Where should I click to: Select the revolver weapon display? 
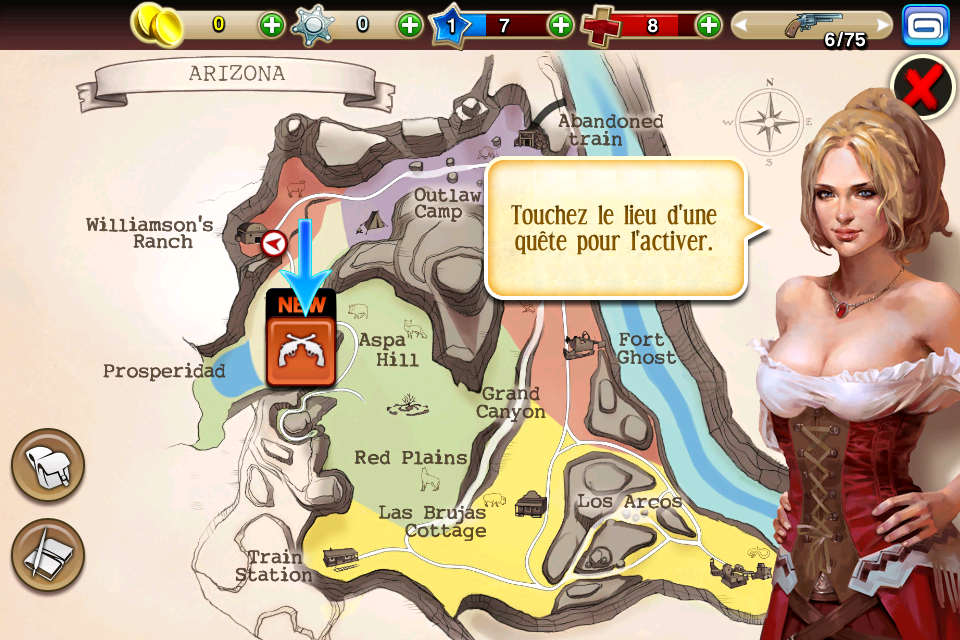tap(812, 24)
